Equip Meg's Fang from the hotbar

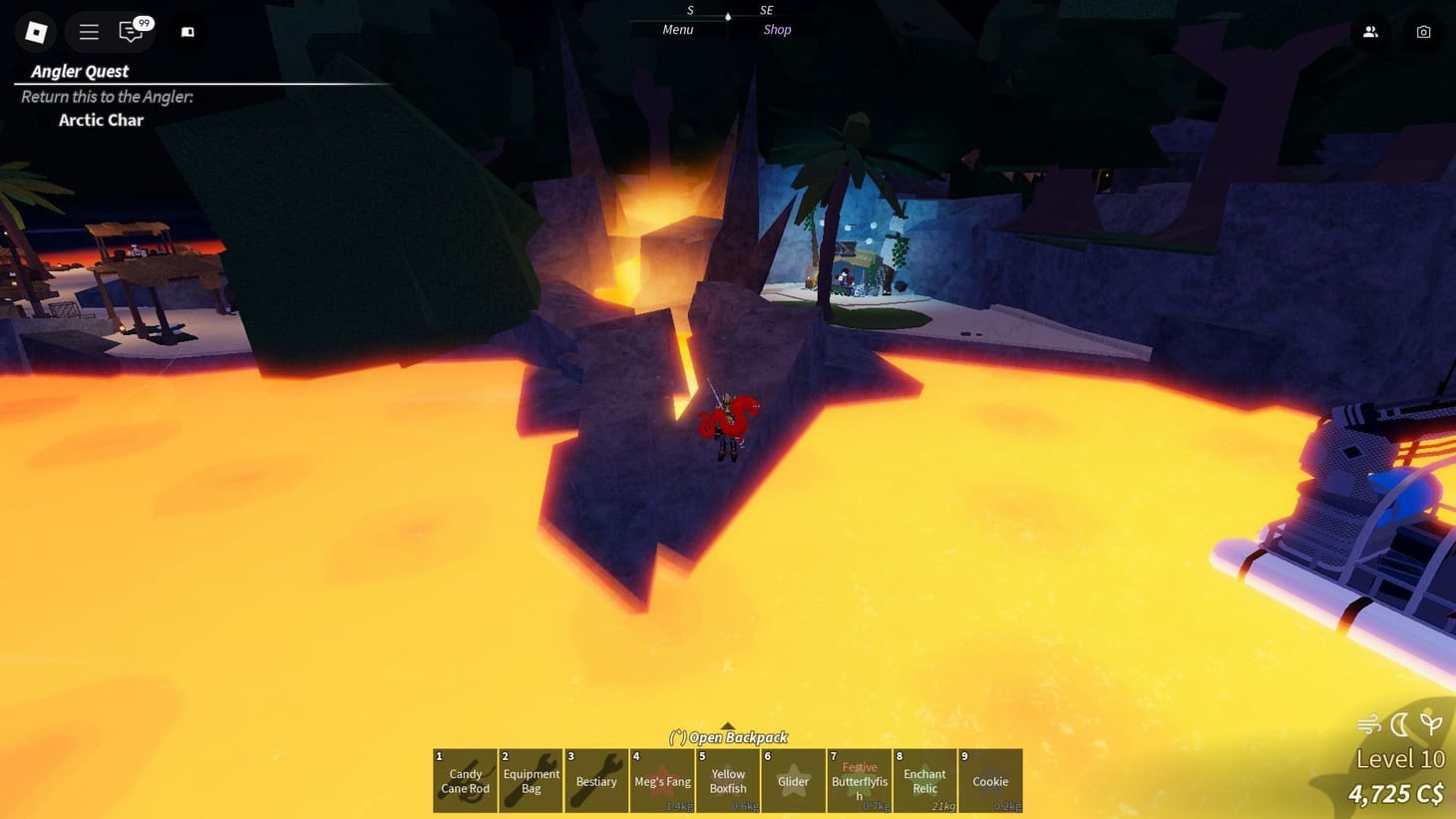tap(662, 781)
